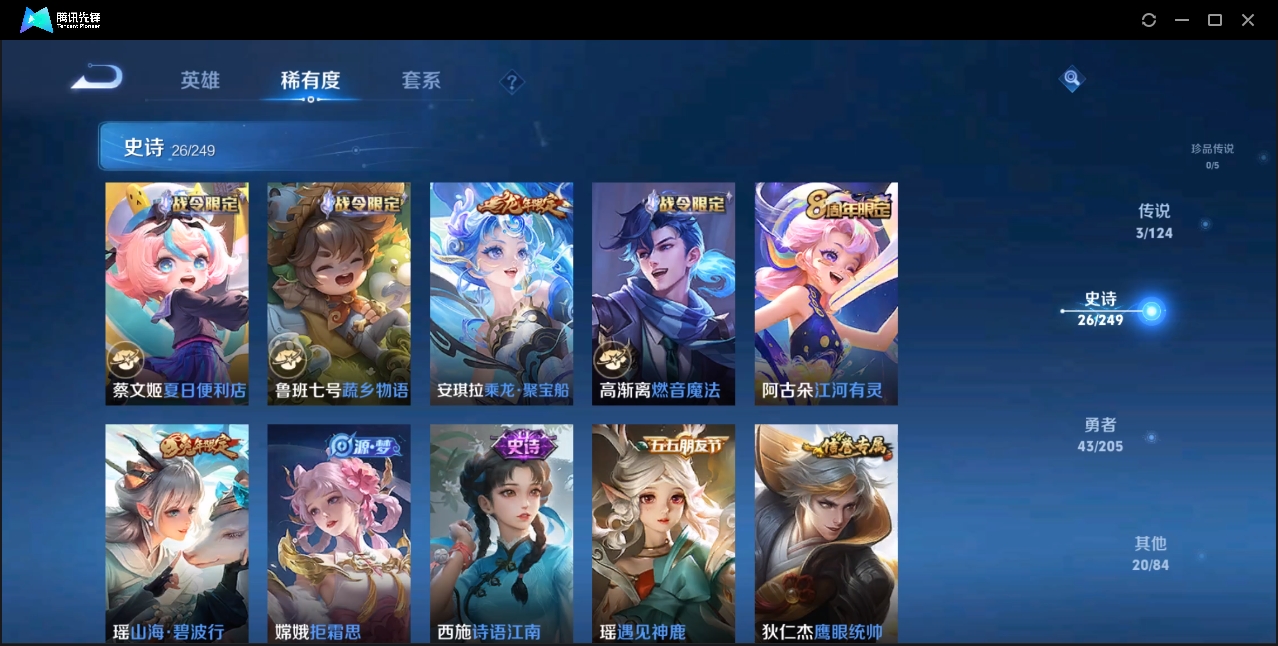The width and height of the screenshot is (1278, 646).
Task: Choose 狄仁杰 鹰眼统帅 skin card
Action: tap(826, 533)
